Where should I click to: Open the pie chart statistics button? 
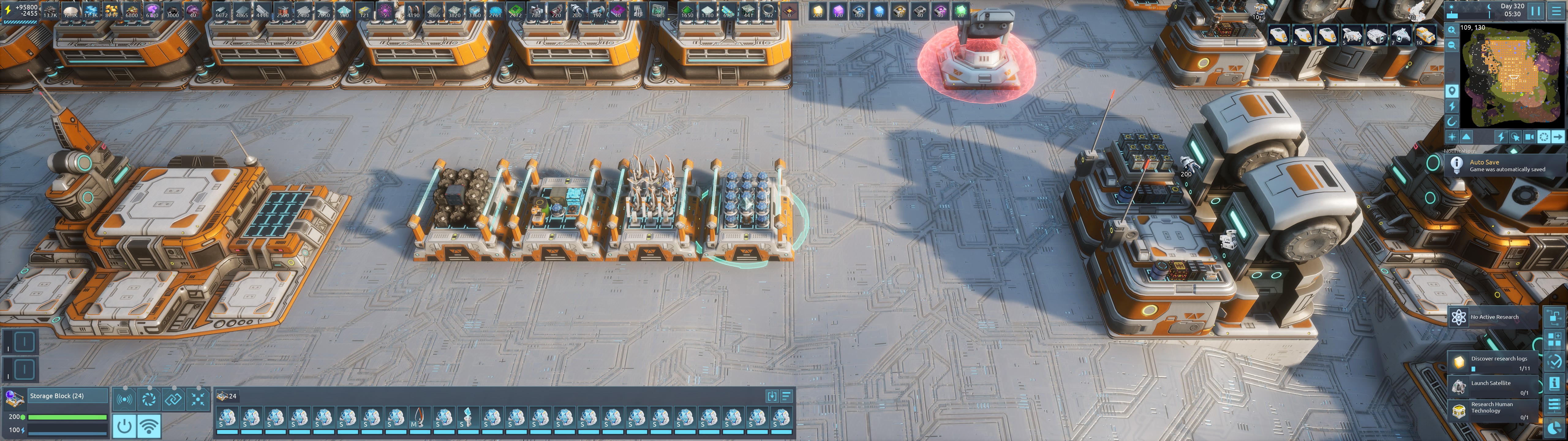click(1554, 427)
